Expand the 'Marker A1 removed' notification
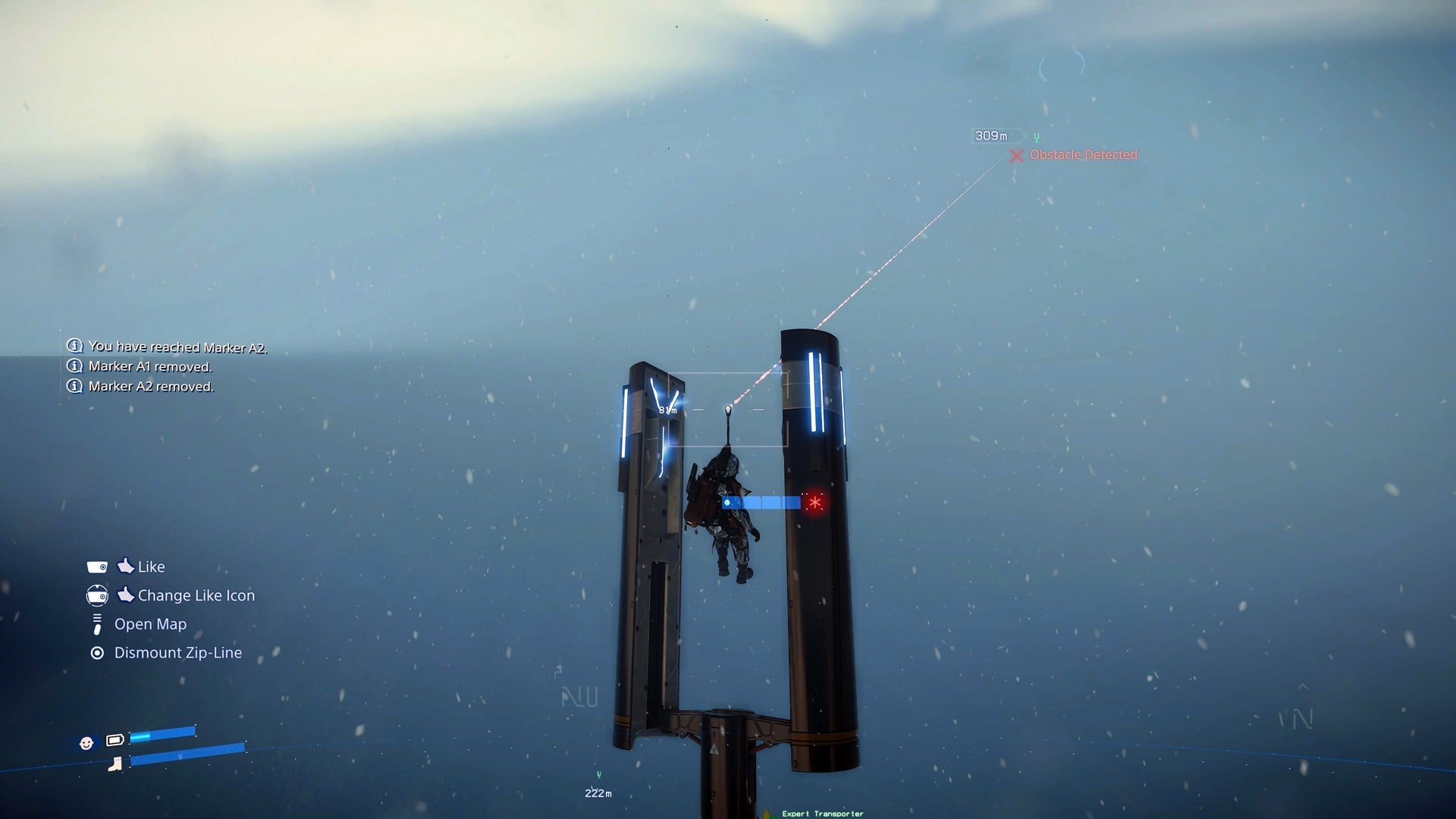 (x=150, y=366)
